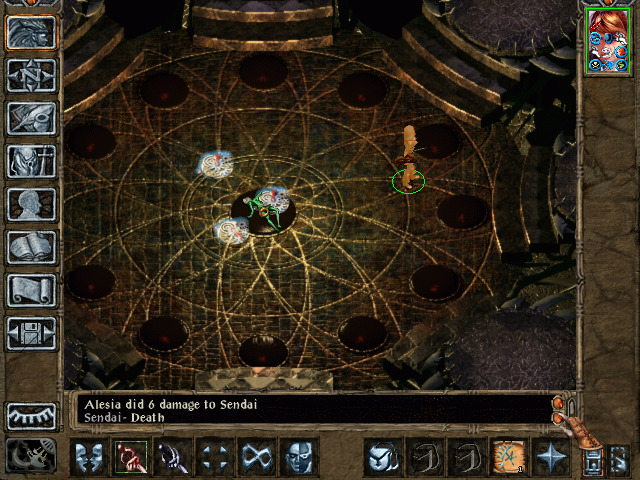The height and width of the screenshot is (480, 640).
Task: Open the priest scroll button
Action: [32, 290]
